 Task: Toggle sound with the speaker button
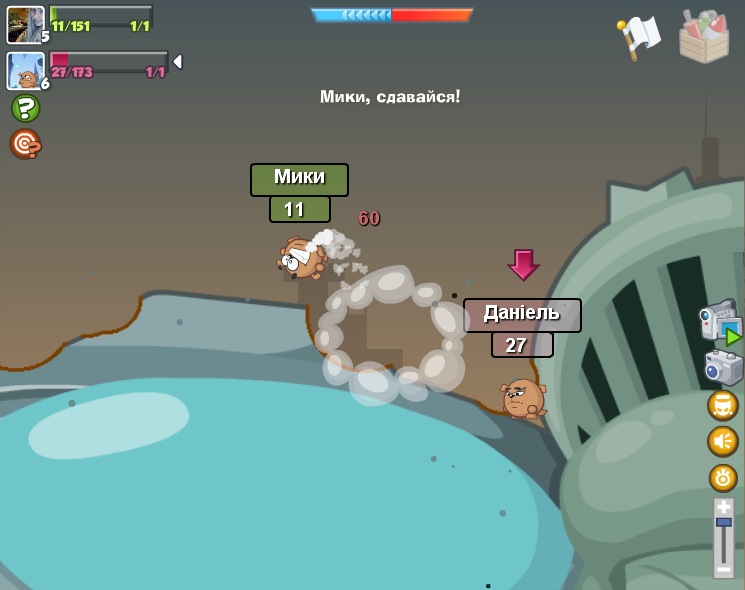pos(723,441)
